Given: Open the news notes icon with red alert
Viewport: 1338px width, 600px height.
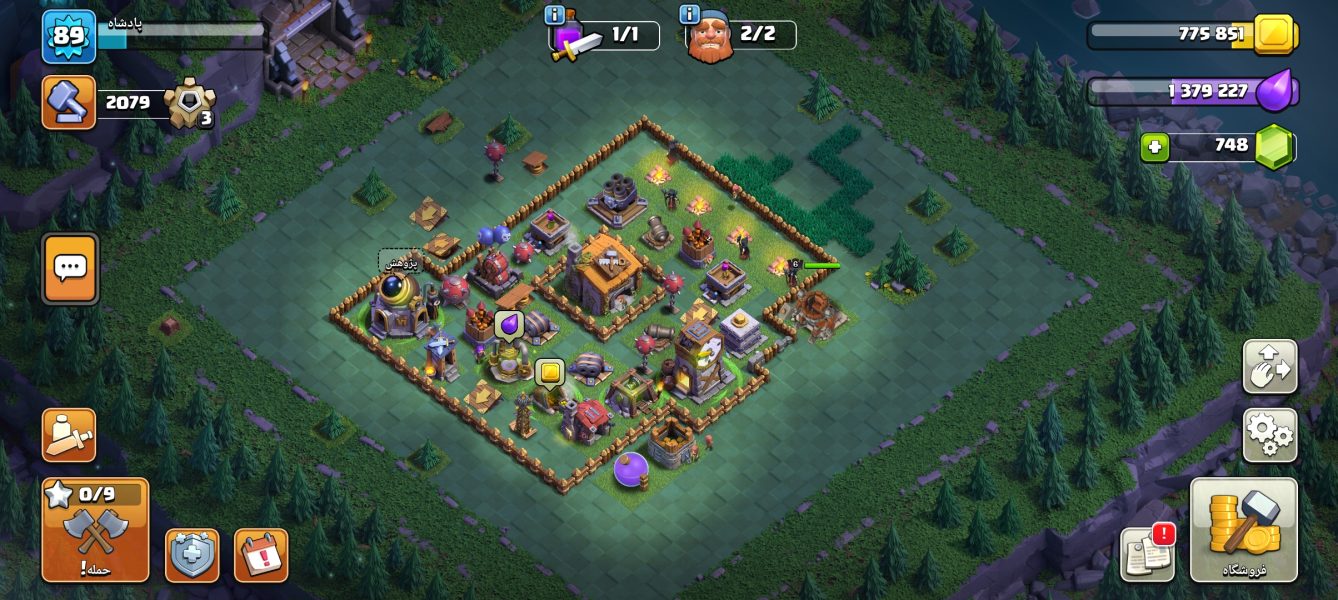Looking at the screenshot, I should (x=1147, y=553).
